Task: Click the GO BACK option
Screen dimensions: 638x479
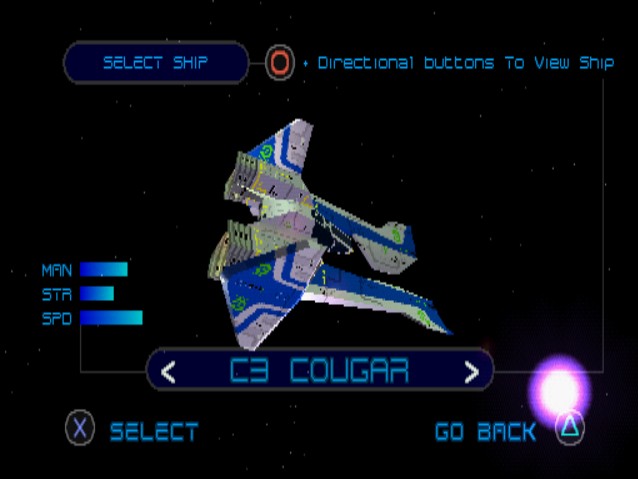Action: click(x=485, y=431)
